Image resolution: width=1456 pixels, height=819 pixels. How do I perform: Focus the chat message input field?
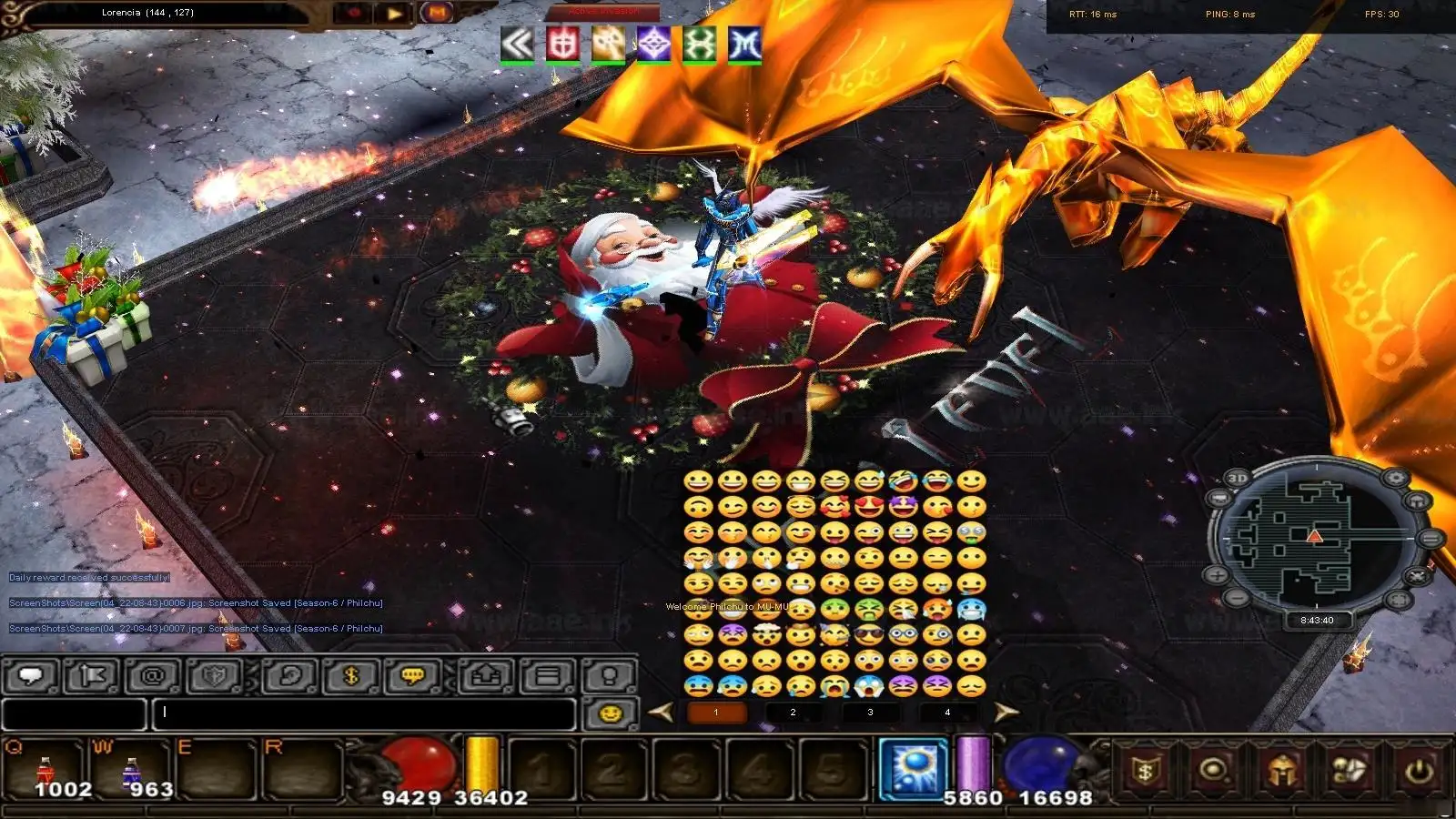(x=364, y=713)
